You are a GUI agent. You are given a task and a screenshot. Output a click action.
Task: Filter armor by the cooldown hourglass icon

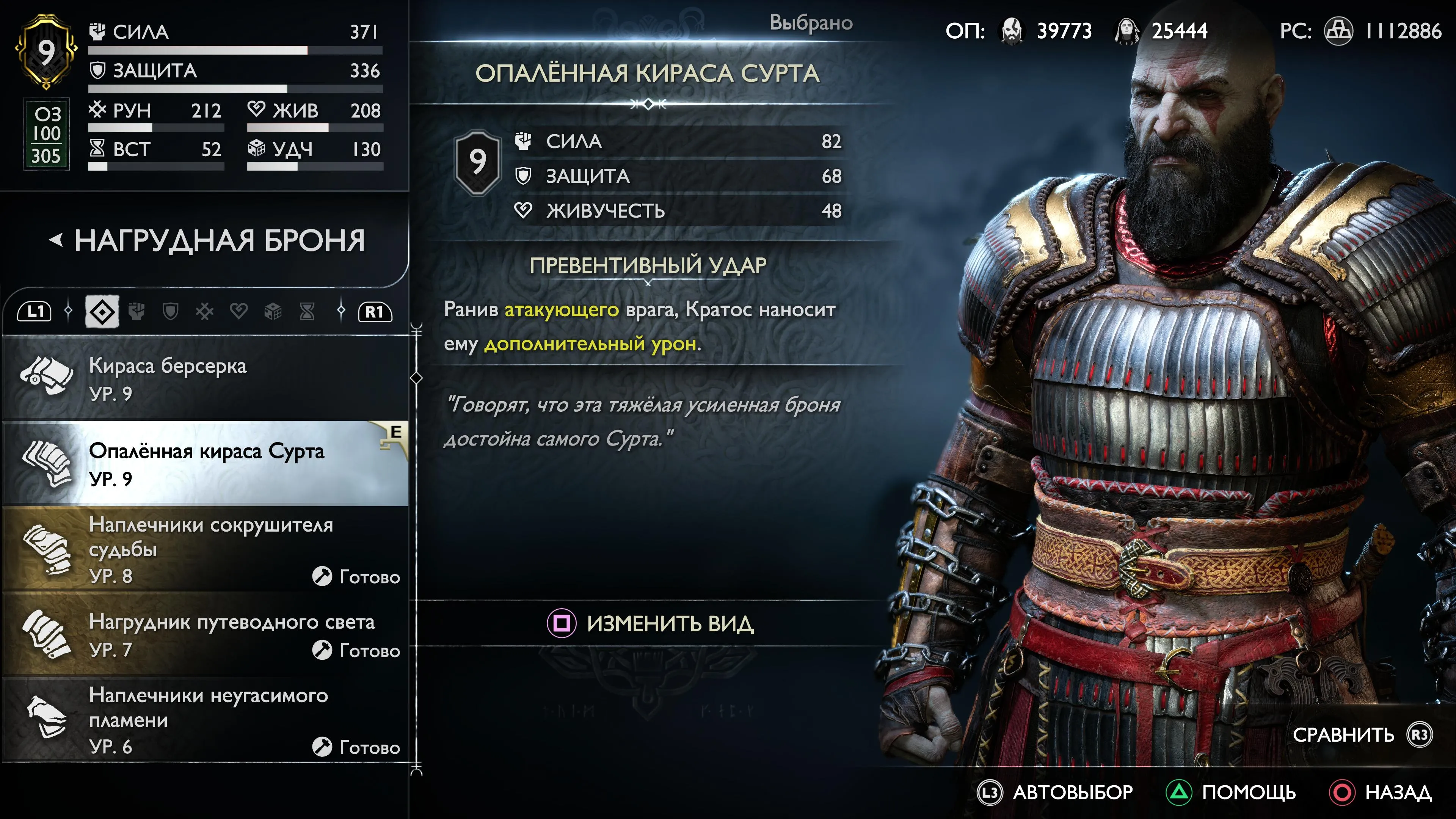(x=307, y=311)
